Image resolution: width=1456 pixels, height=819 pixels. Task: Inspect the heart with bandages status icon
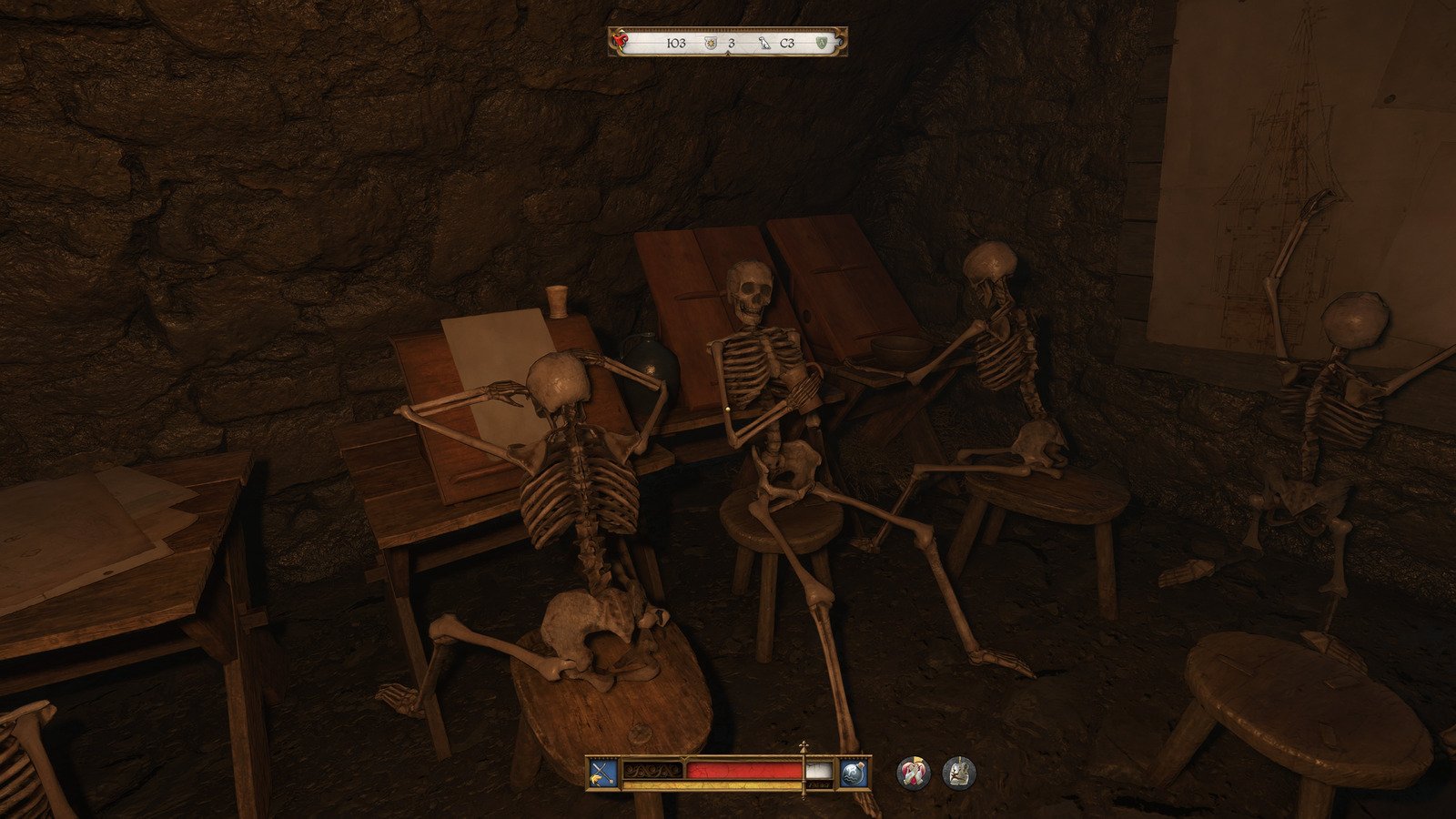click(913, 773)
